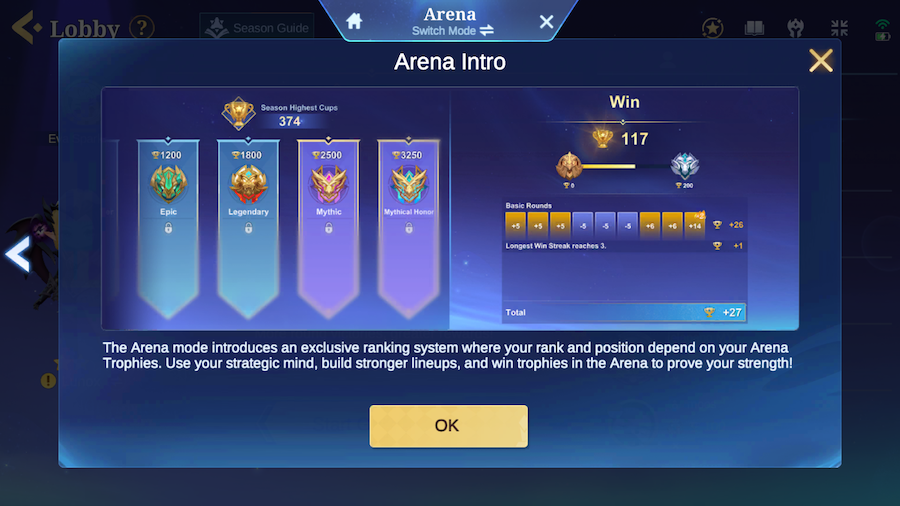Image resolution: width=900 pixels, height=506 pixels.
Task: Show previous page with left arrow
Action: (17, 255)
